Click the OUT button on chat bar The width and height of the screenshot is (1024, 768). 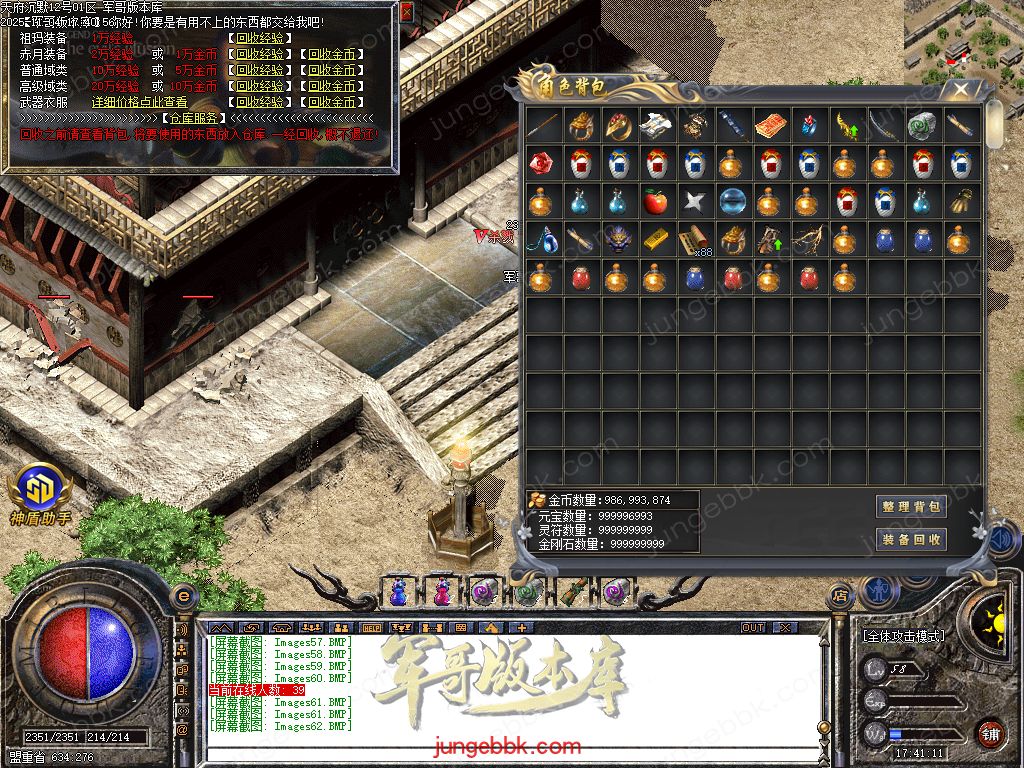(753, 628)
